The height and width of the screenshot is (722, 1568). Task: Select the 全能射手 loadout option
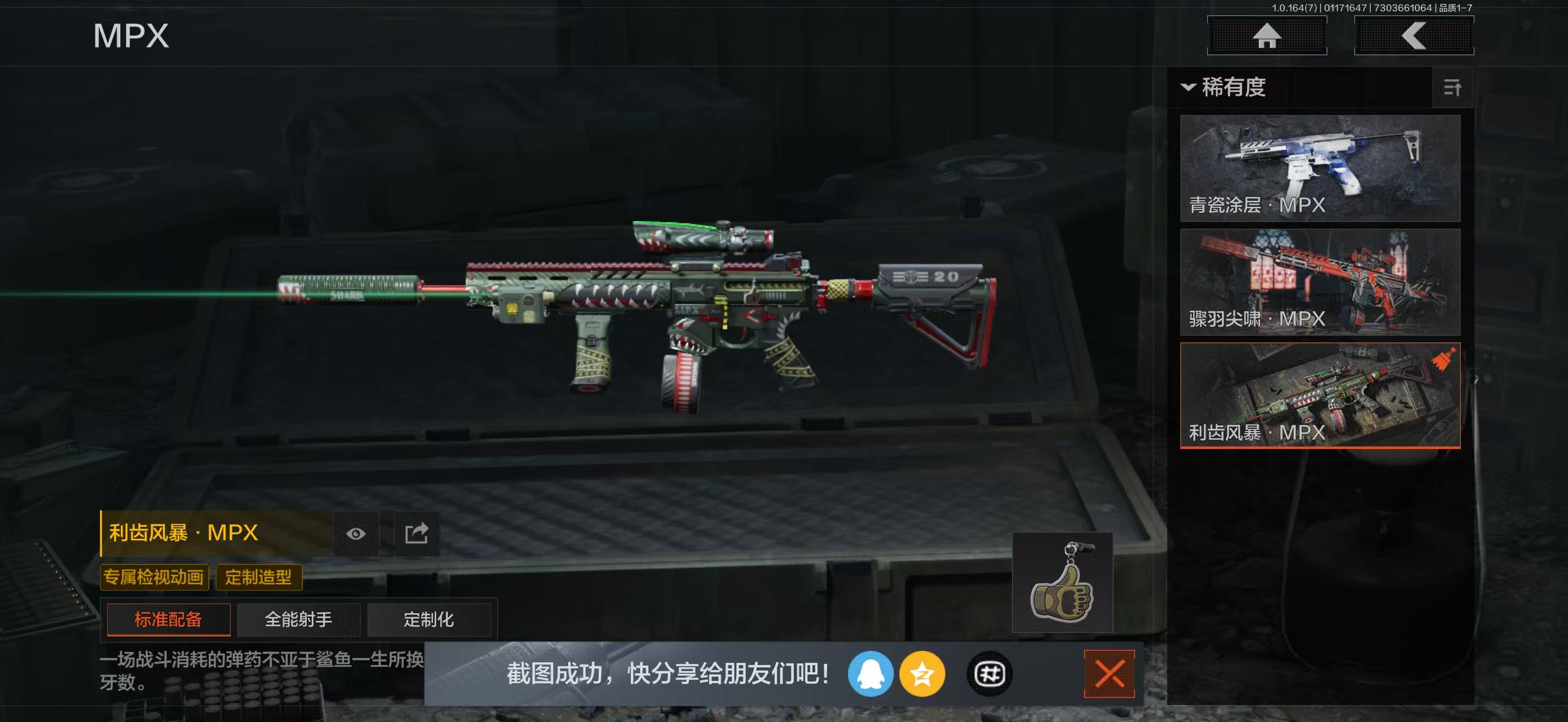298,620
